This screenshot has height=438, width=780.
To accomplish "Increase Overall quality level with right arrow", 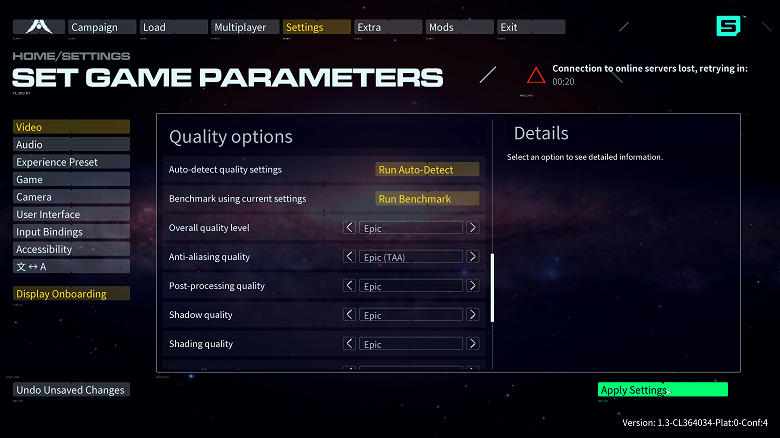I will click(x=473, y=228).
